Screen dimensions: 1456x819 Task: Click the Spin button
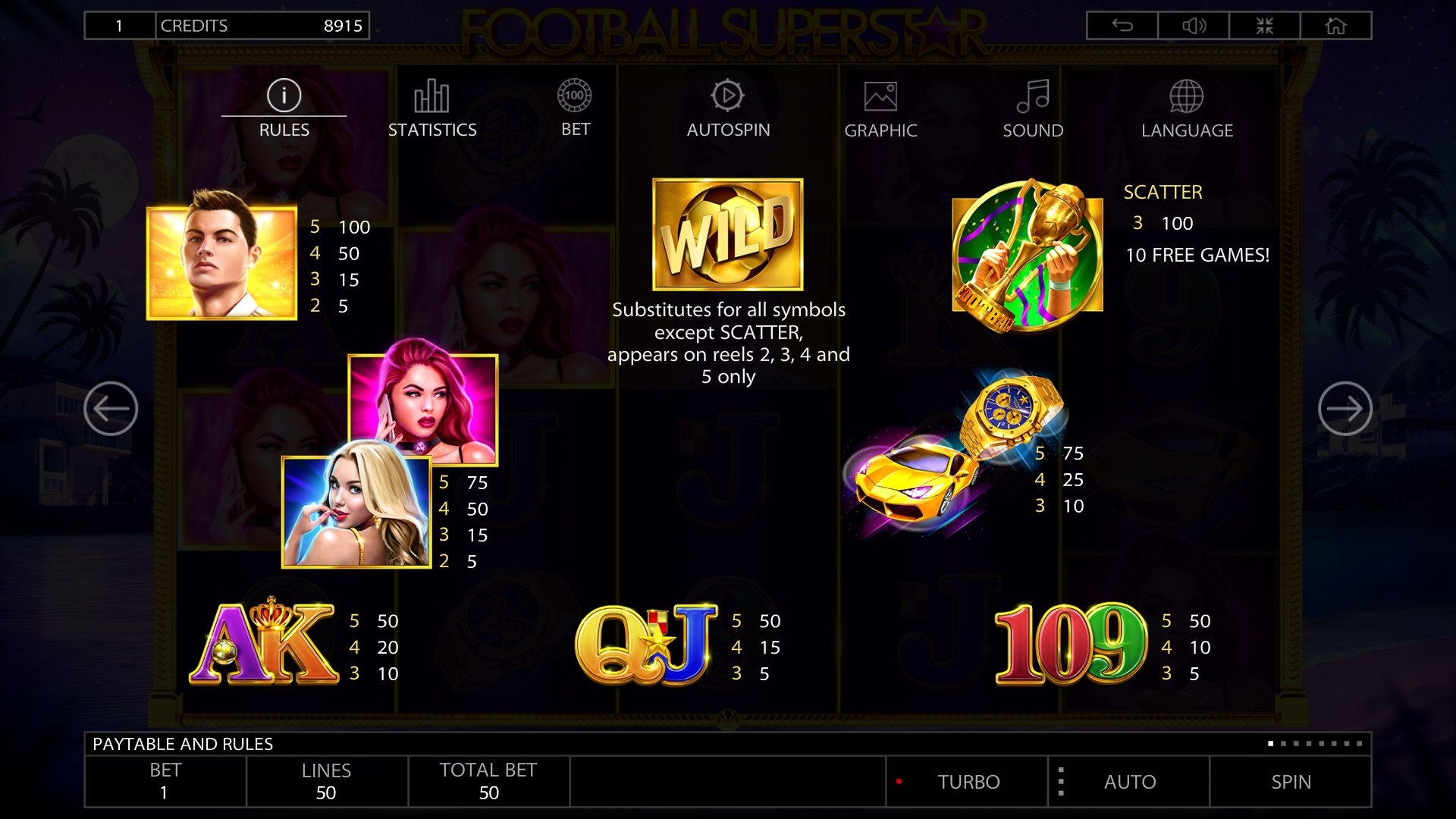coord(1291,782)
